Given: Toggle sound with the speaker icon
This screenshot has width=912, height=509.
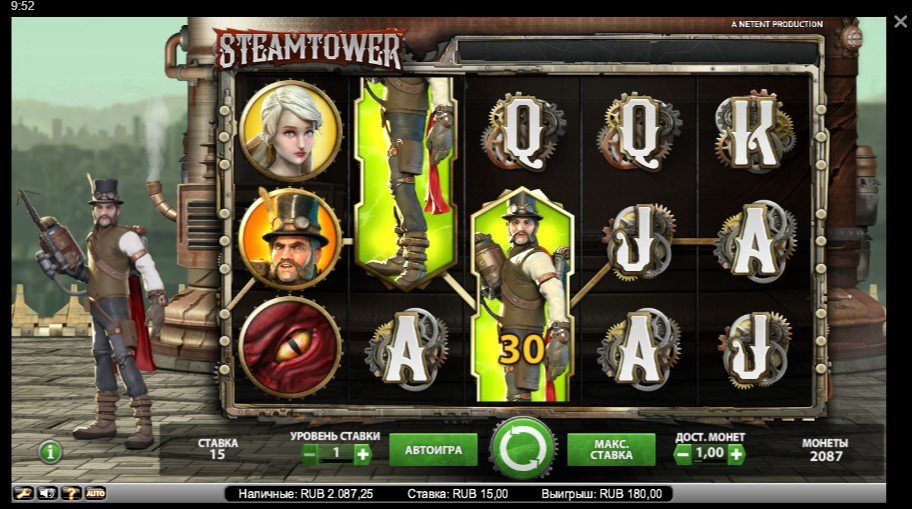Looking at the screenshot, I should tap(47, 493).
